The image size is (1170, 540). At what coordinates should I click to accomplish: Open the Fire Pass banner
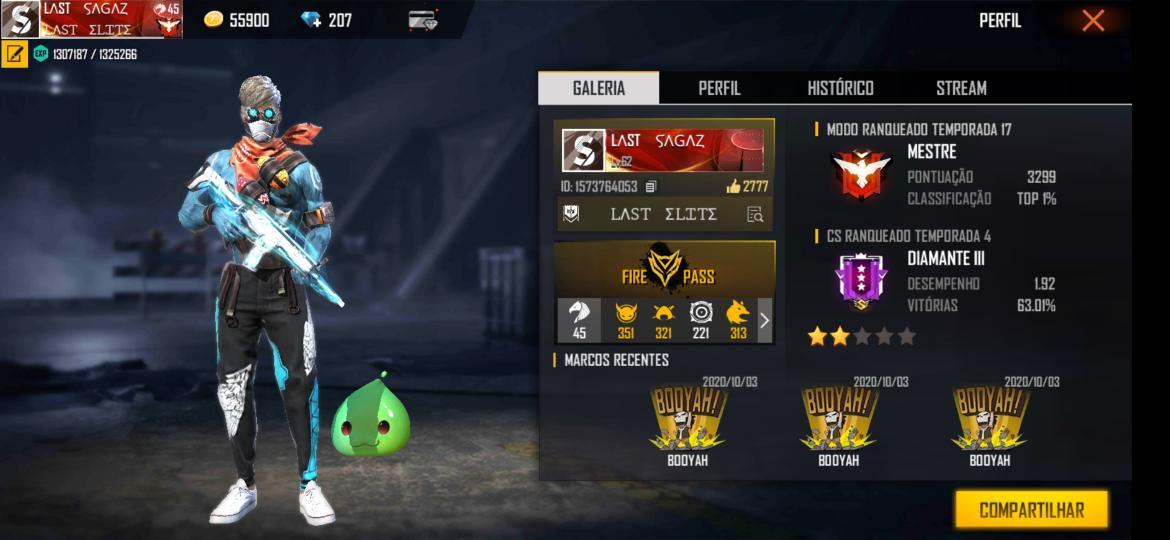coord(665,267)
